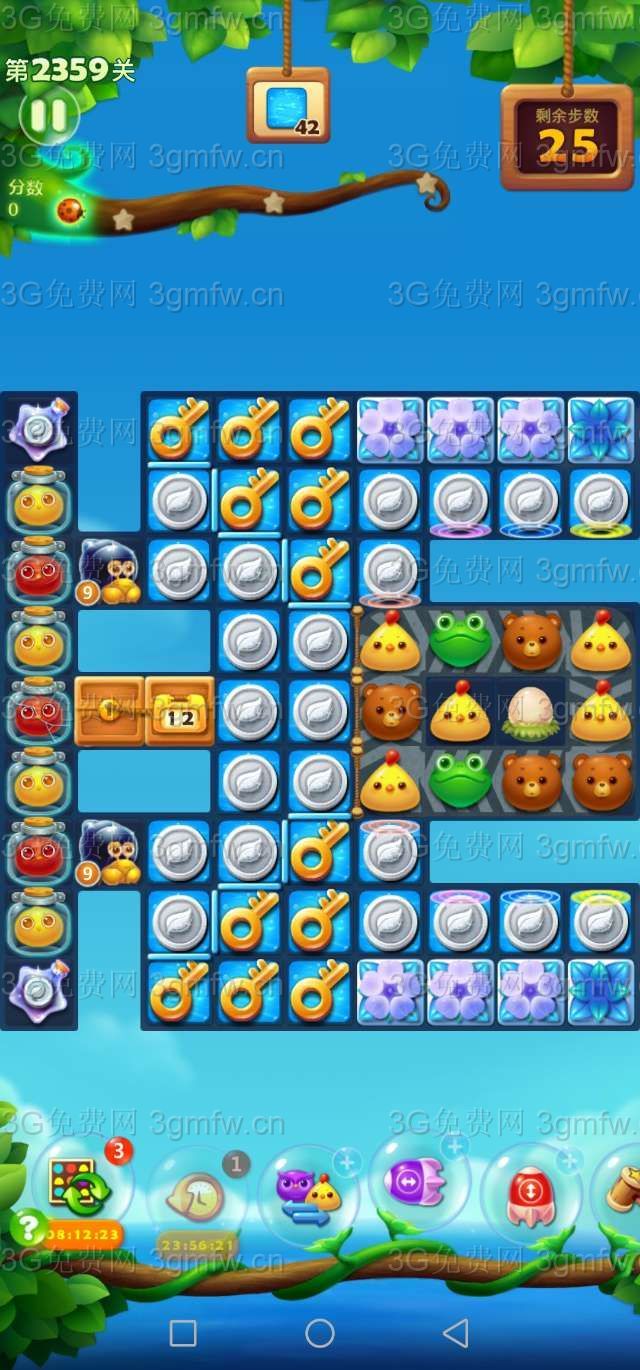640x1370 pixels.
Task: Choose the wooden hammer booster
Action: pyautogui.click(x=622, y=1190)
